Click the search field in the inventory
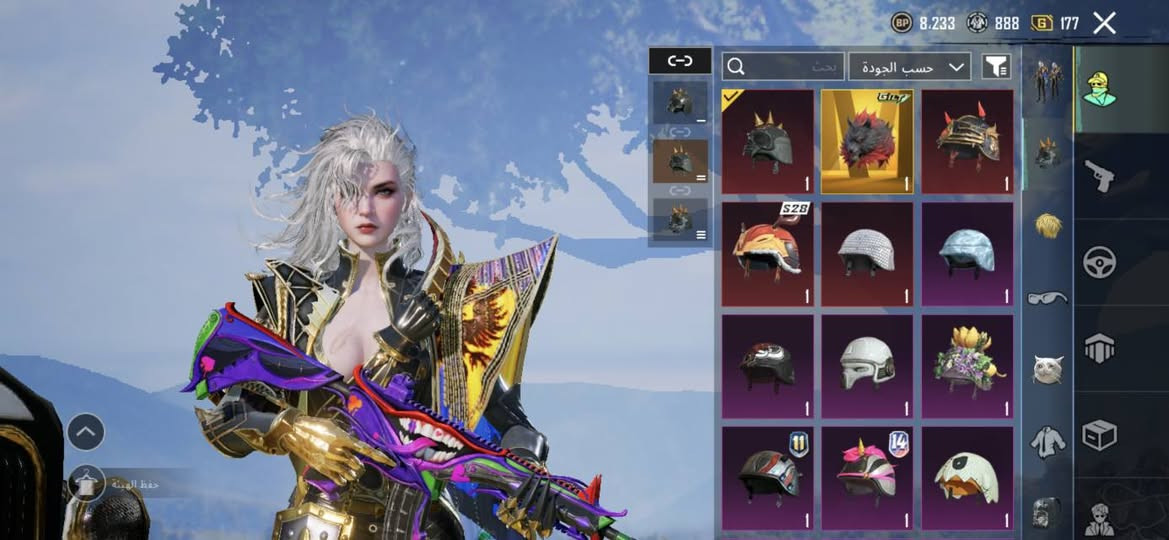The image size is (1169, 540). (783, 67)
